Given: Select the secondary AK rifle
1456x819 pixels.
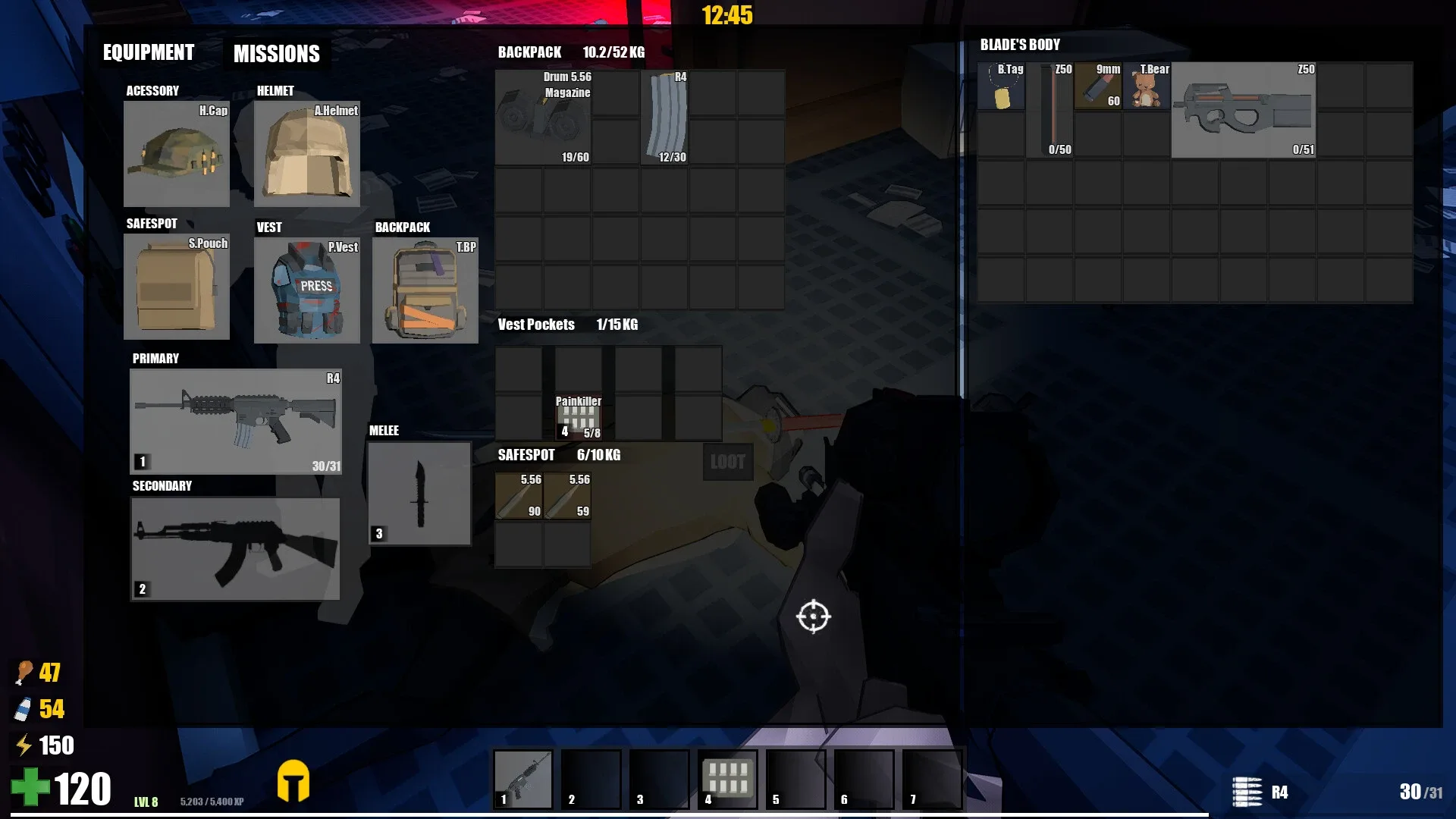Looking at the screenshot, I should pos(235,549).
